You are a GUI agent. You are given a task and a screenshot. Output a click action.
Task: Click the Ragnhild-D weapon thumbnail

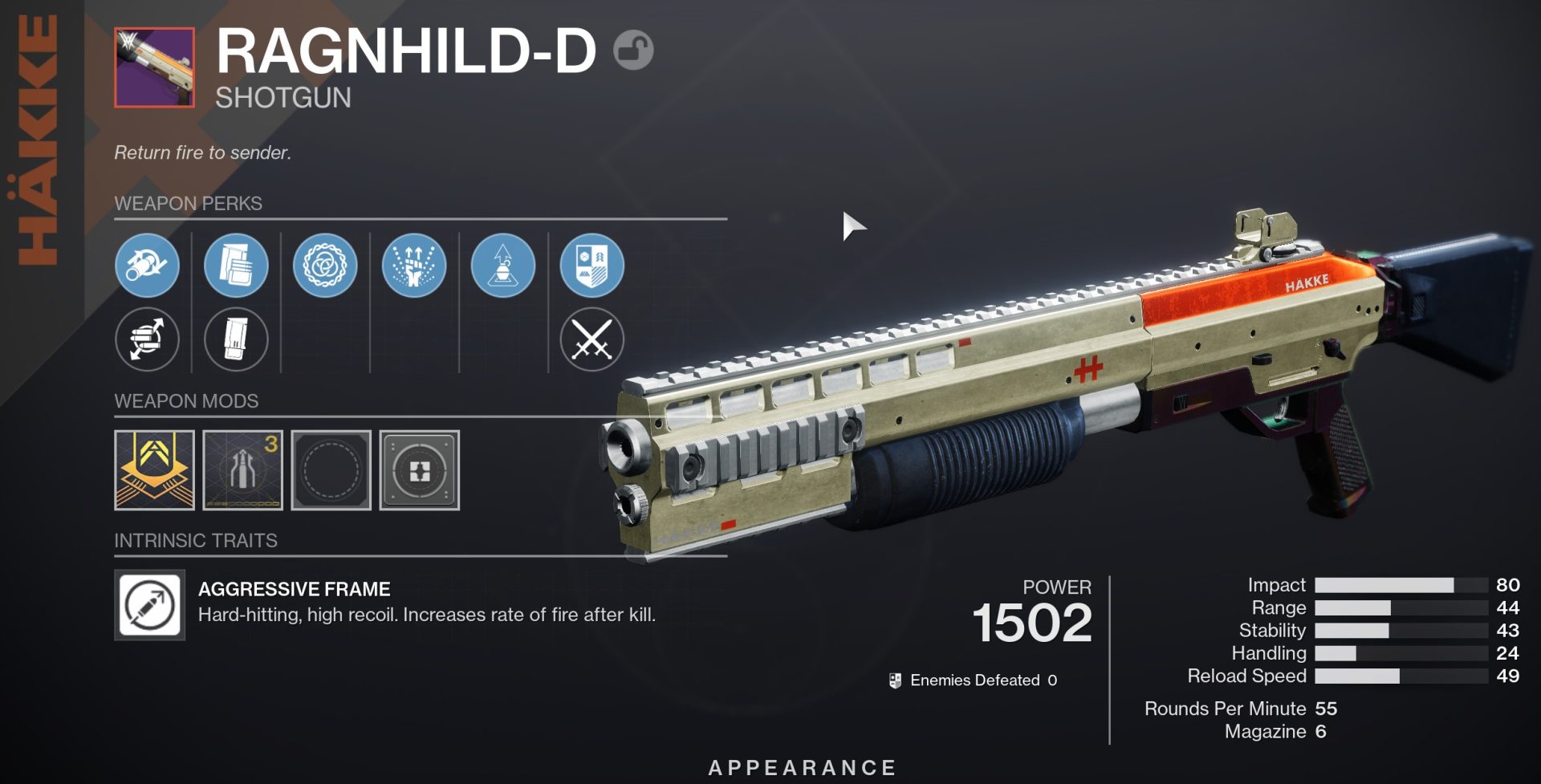click(x=154, y=67)
